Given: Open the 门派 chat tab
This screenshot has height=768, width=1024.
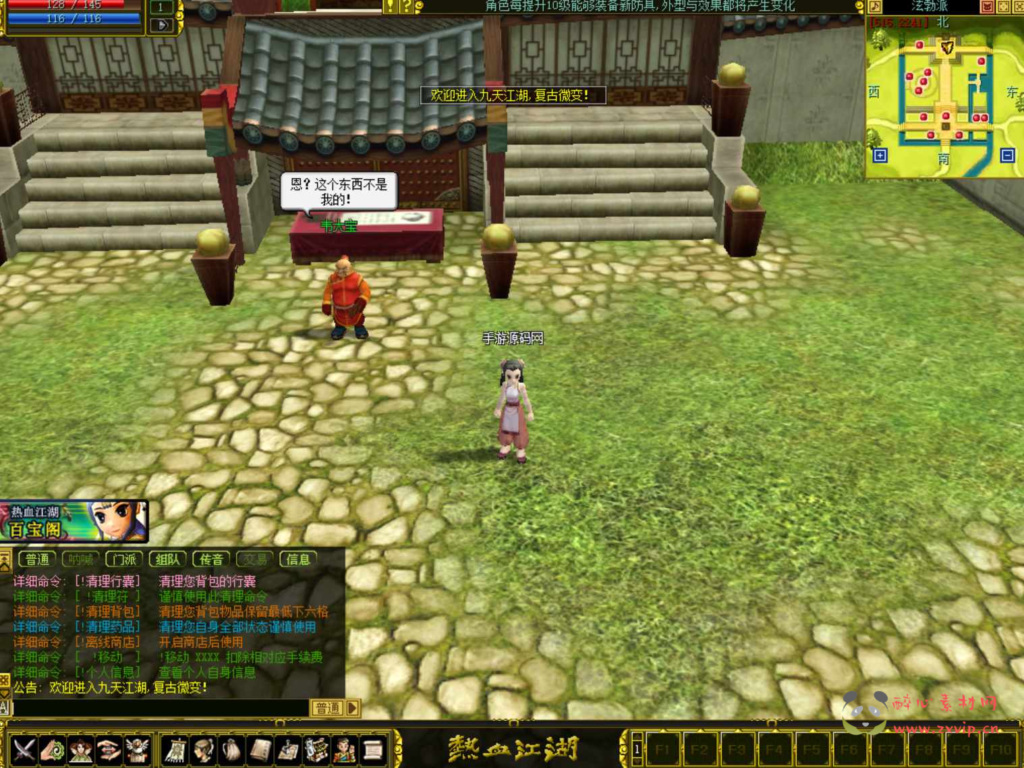Looking at the screenshot, I should click(x=125, y=559).
